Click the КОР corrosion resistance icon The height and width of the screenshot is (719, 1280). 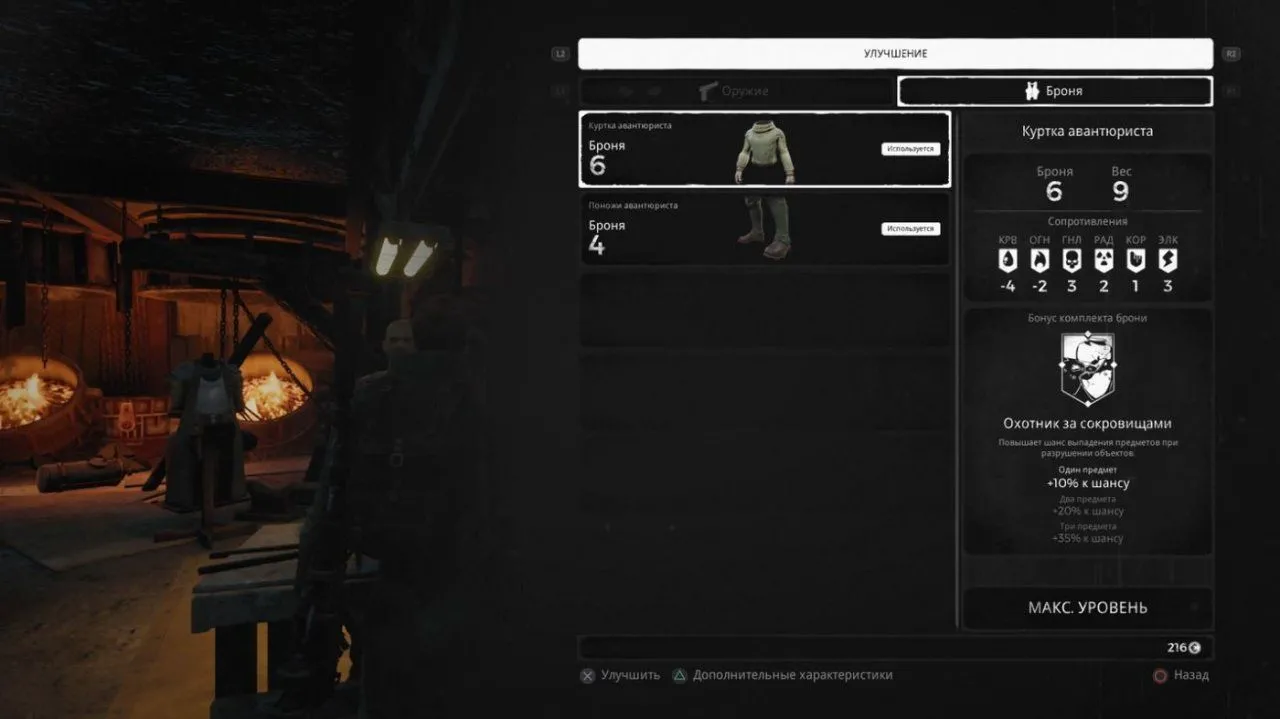(1135, 260)
